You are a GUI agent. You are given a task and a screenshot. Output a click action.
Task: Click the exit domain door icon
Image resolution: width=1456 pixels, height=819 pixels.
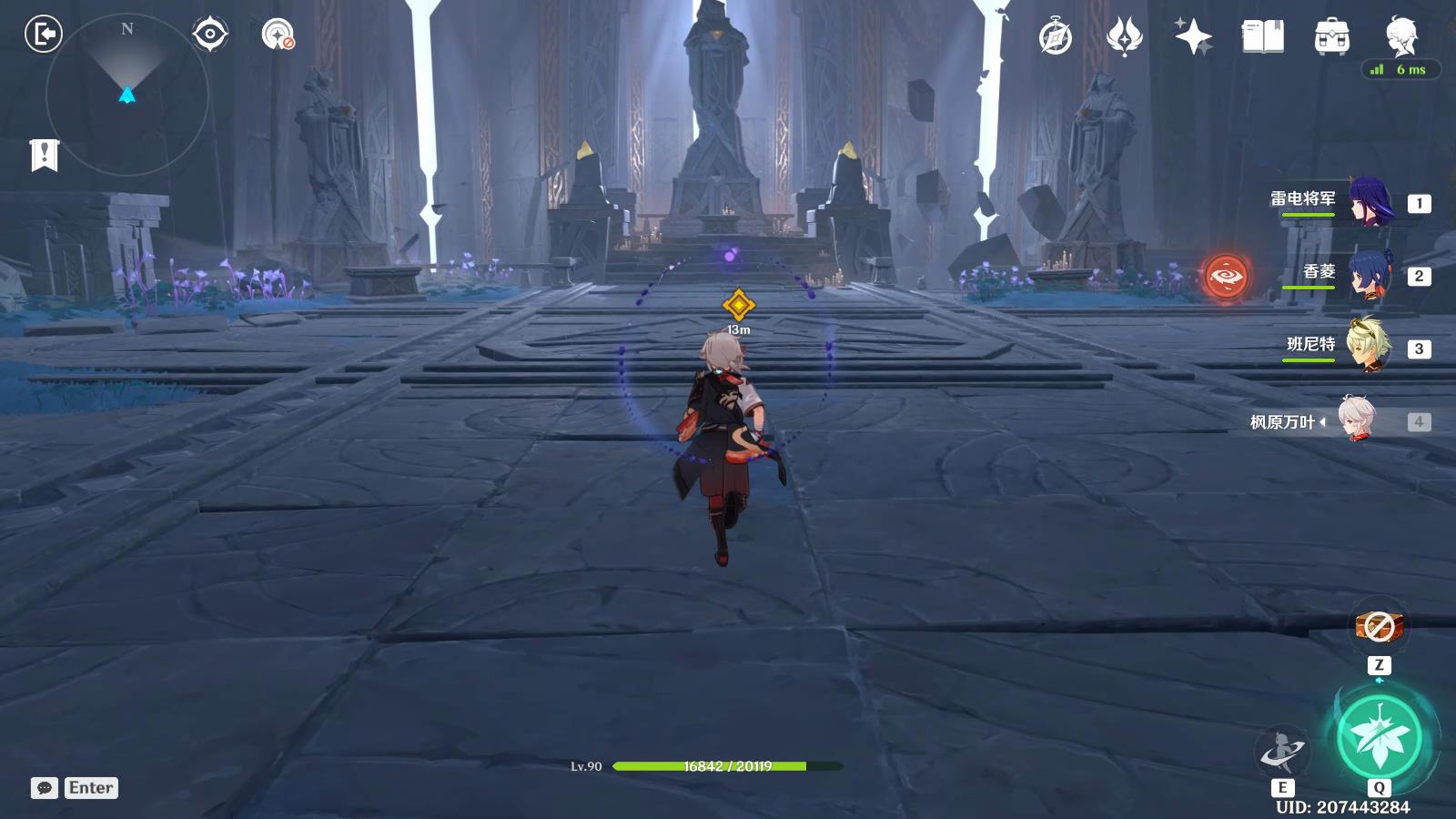pyautogui.click(x=43, y=35)
